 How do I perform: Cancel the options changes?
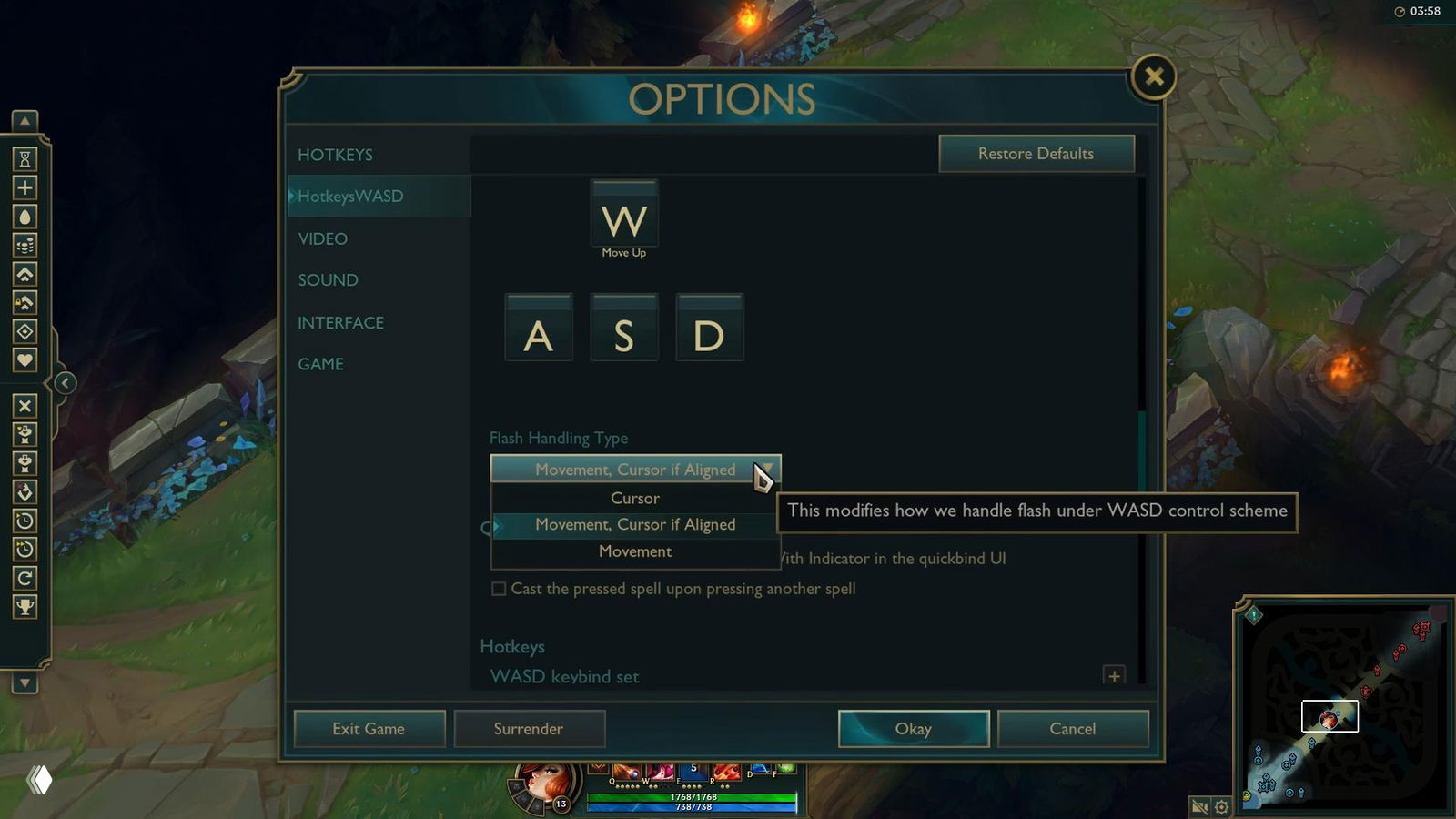tap(1072, 729)
